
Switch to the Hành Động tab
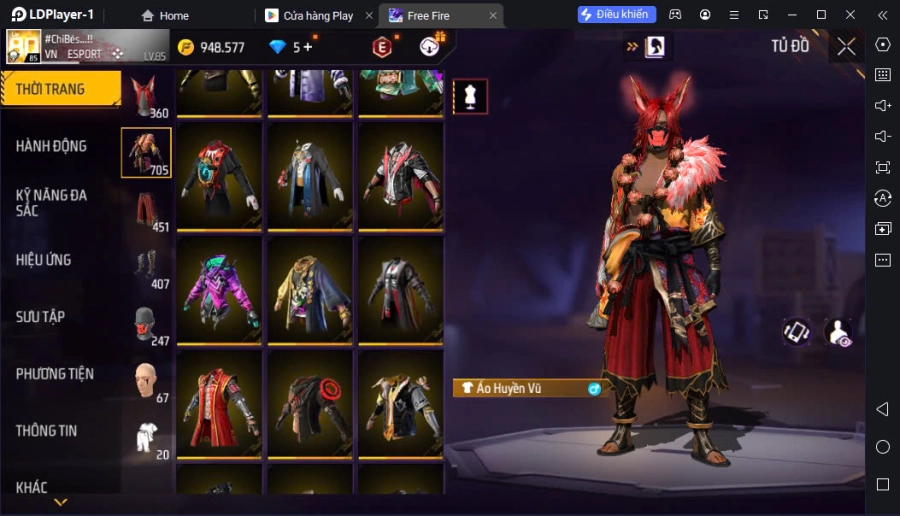pos(52,146)
